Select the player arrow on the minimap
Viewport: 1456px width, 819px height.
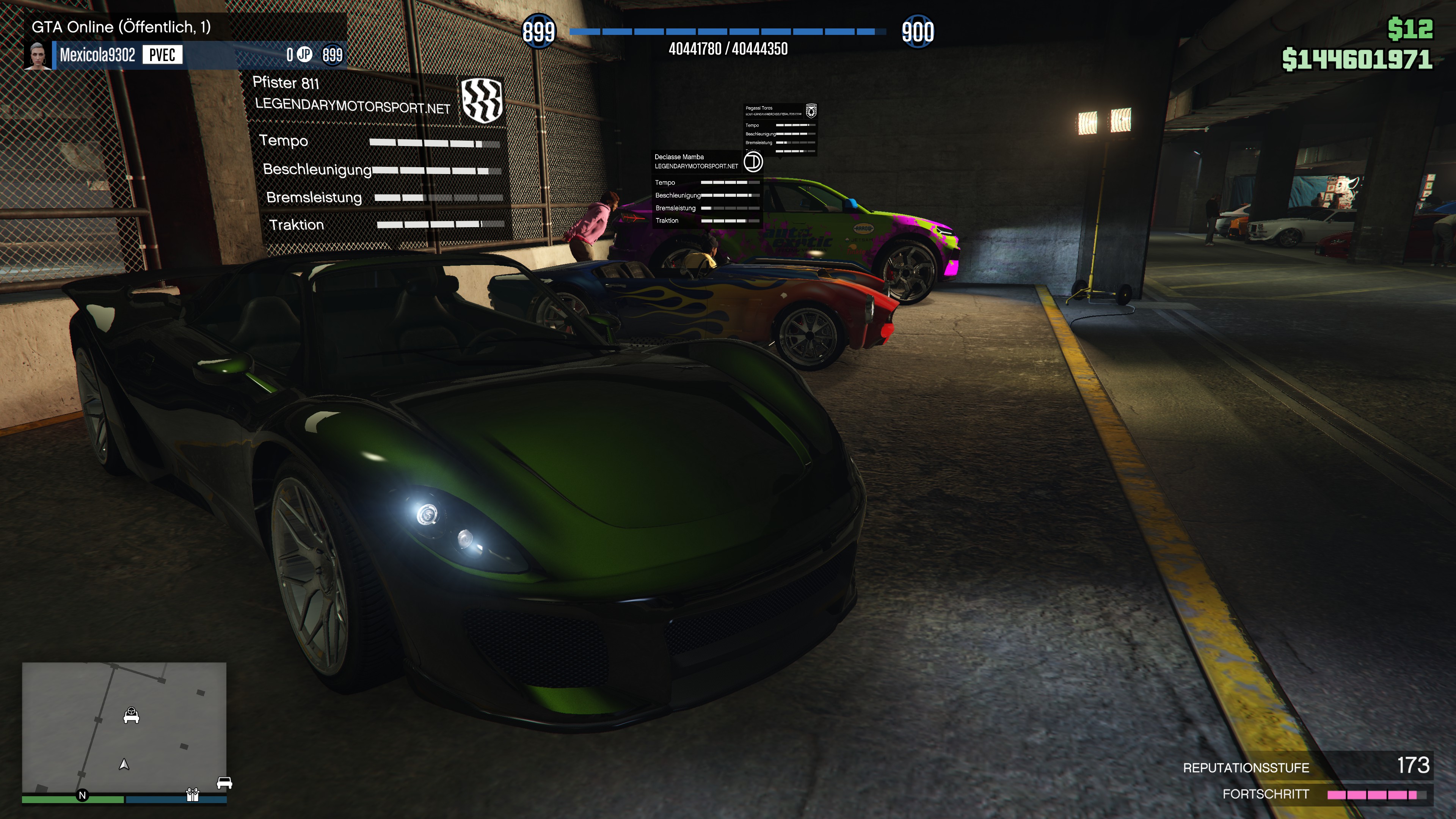point(124,764)
